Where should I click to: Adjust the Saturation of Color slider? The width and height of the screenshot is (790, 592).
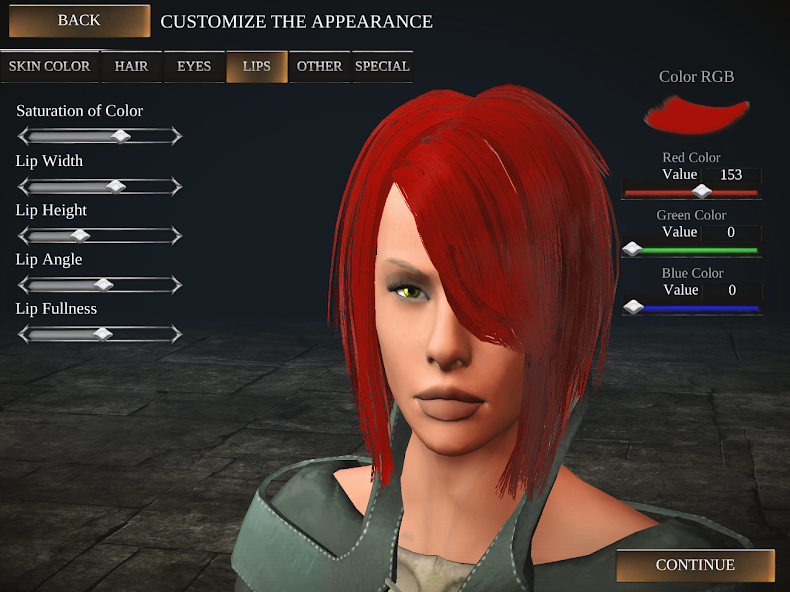(x=121, y=136)
